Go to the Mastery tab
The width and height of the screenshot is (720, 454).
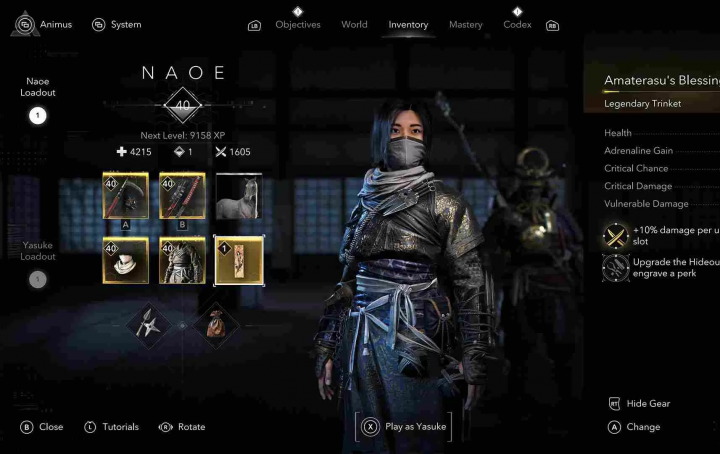point(465,25)
